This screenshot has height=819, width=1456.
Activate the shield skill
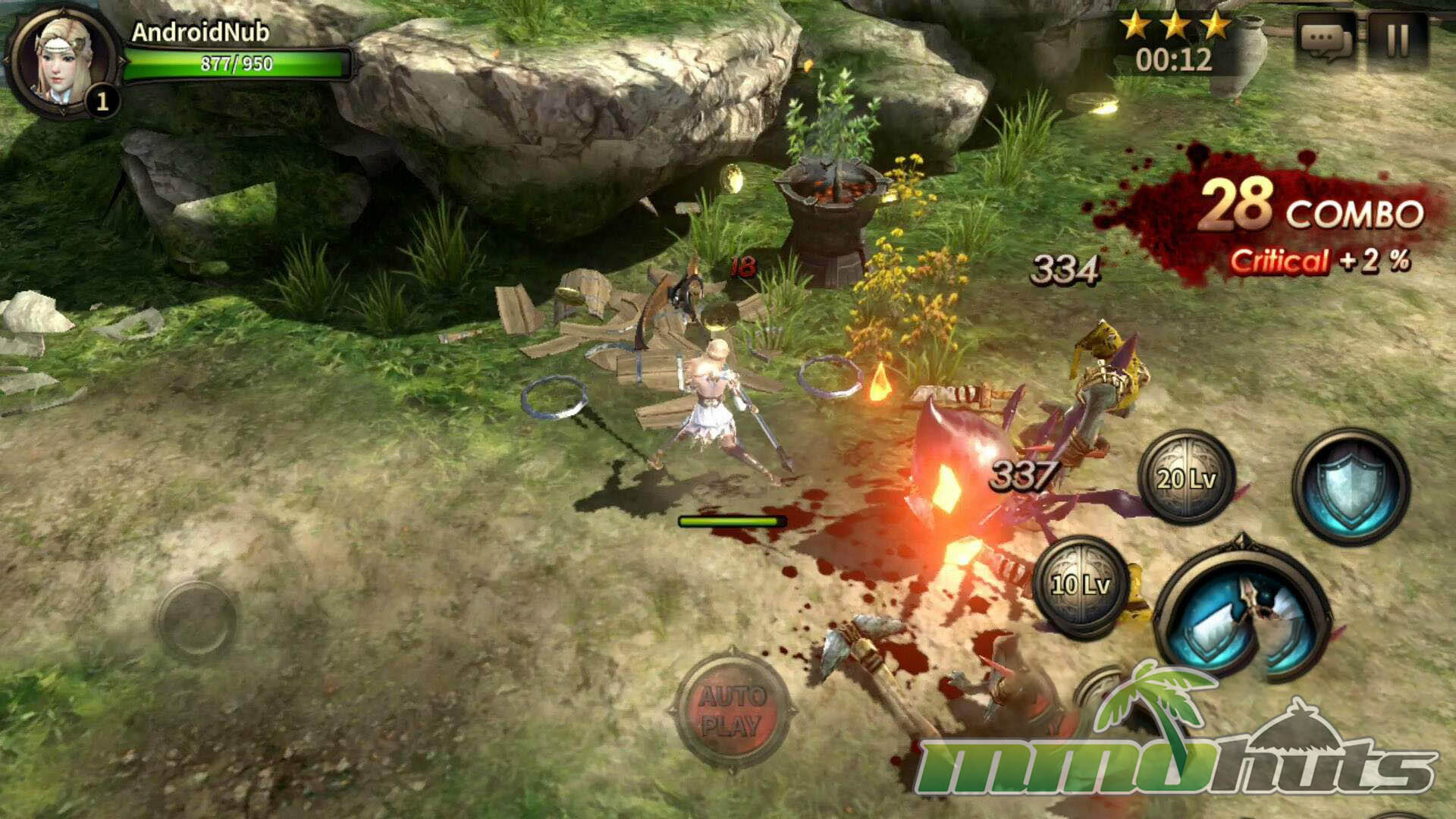coord(1350,487)
